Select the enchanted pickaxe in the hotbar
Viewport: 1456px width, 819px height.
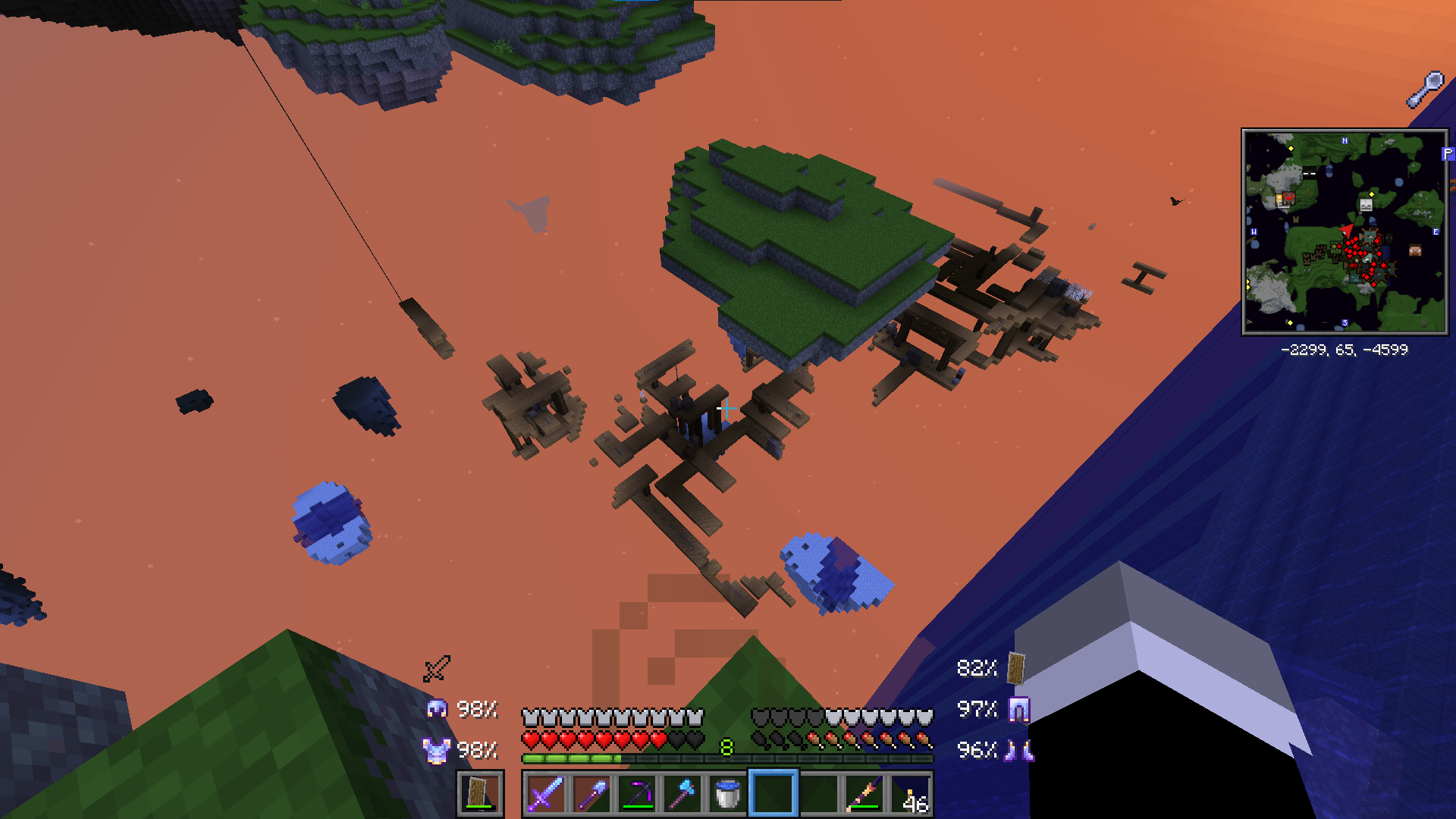coord(637,797)
